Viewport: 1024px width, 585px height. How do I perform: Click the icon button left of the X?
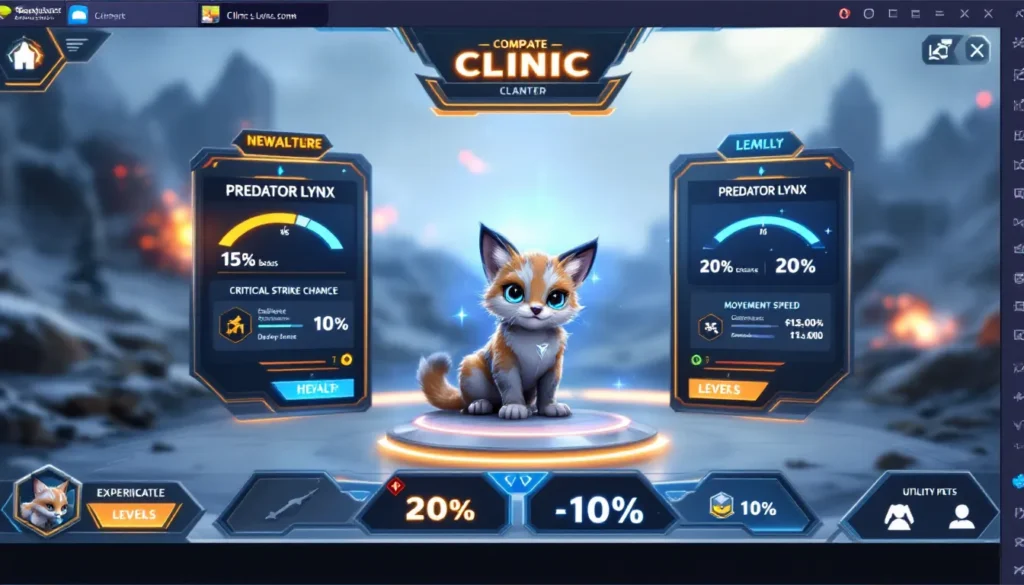pyautogui.click(x=941, y=50)
